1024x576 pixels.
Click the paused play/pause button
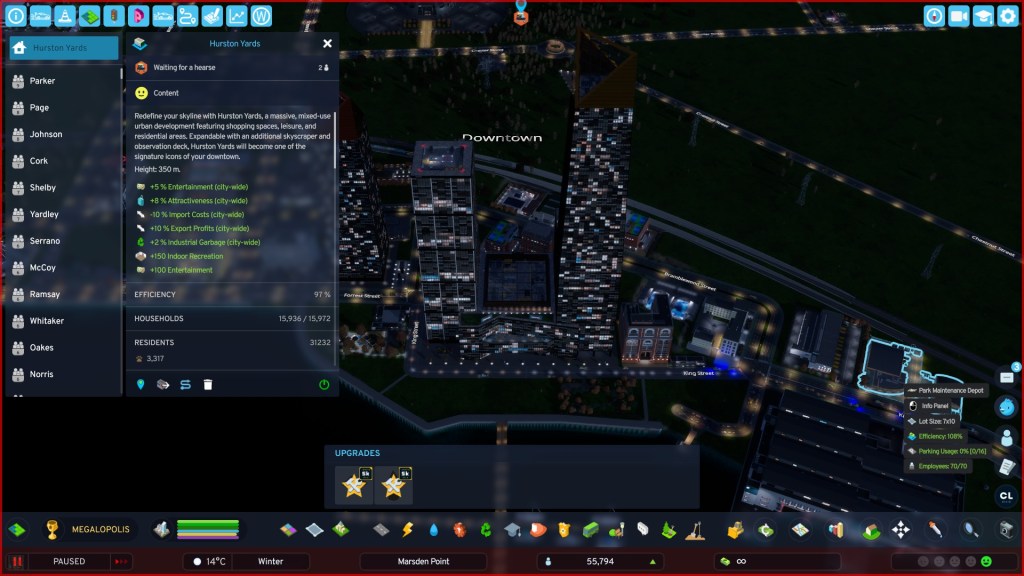(x=17, y=562)
